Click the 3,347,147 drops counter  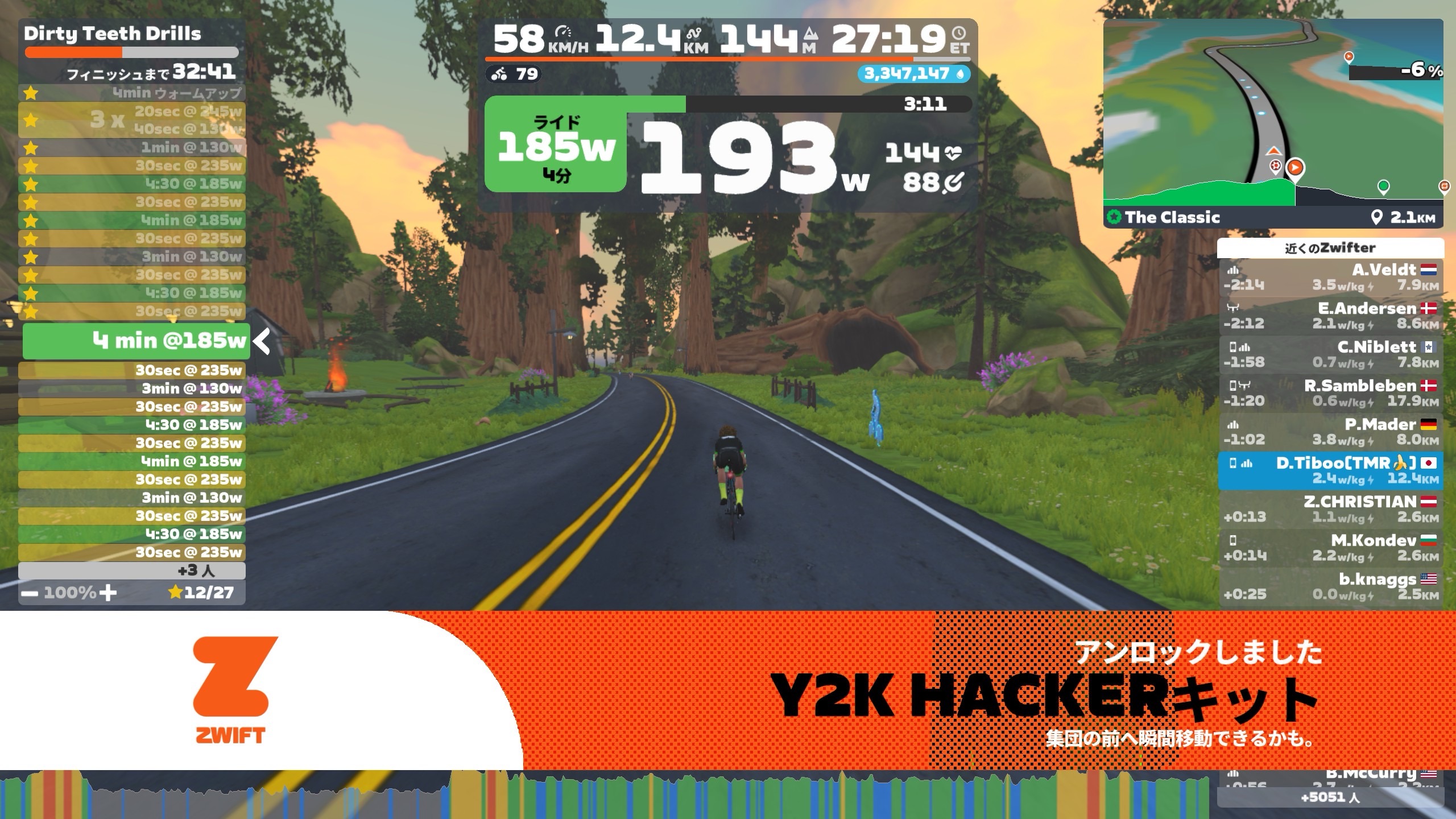[913, 74]
